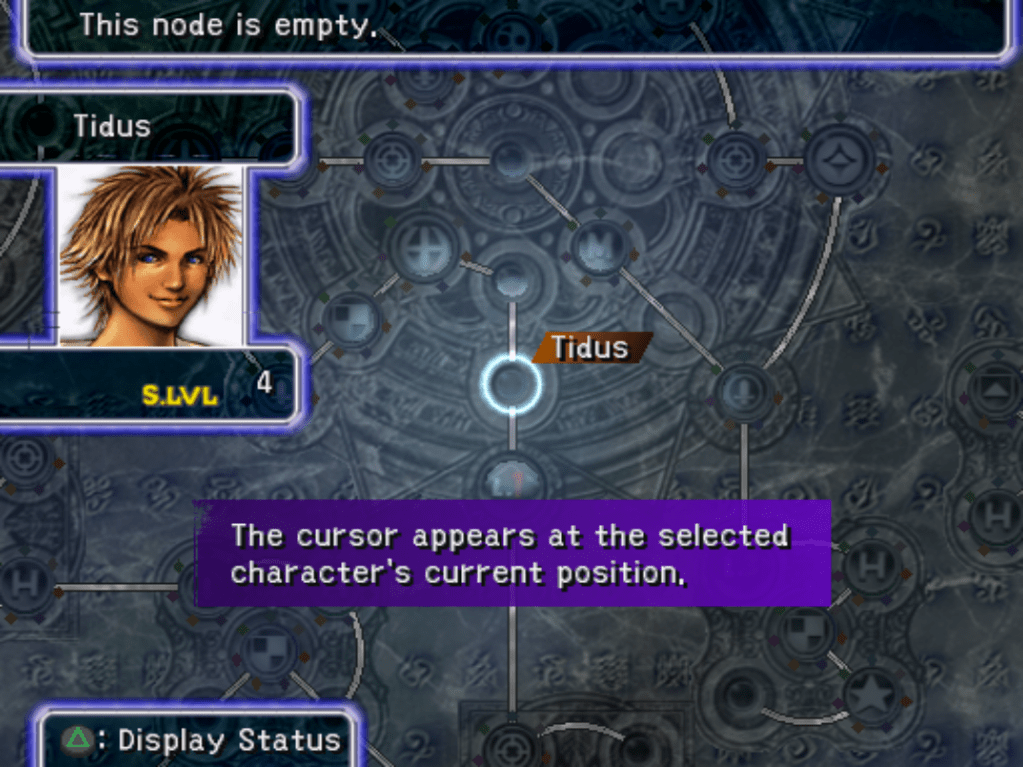Image resolution: width=1023 pixels, height=767 pixels.
Task: Dismiss the purple cursor tutorial message
Action: tap(512, 553)
